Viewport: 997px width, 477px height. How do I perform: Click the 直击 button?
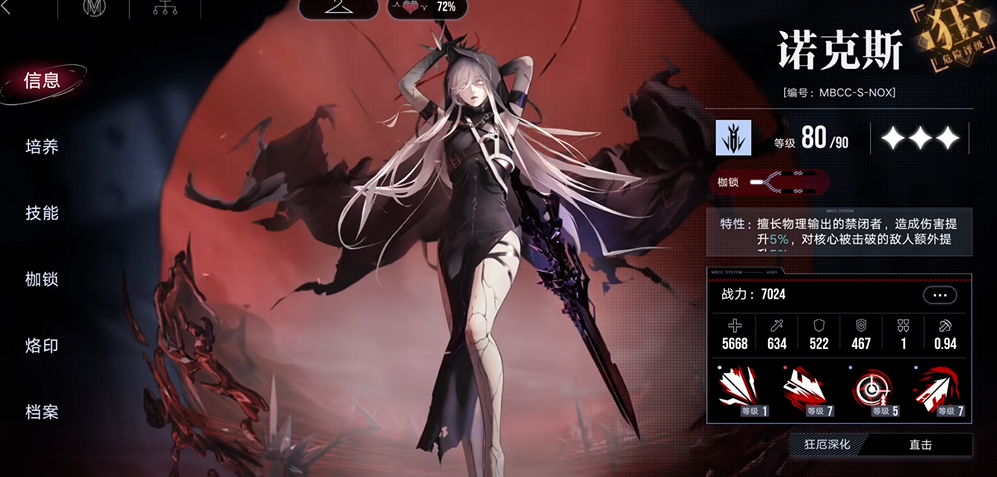[920, 445]
